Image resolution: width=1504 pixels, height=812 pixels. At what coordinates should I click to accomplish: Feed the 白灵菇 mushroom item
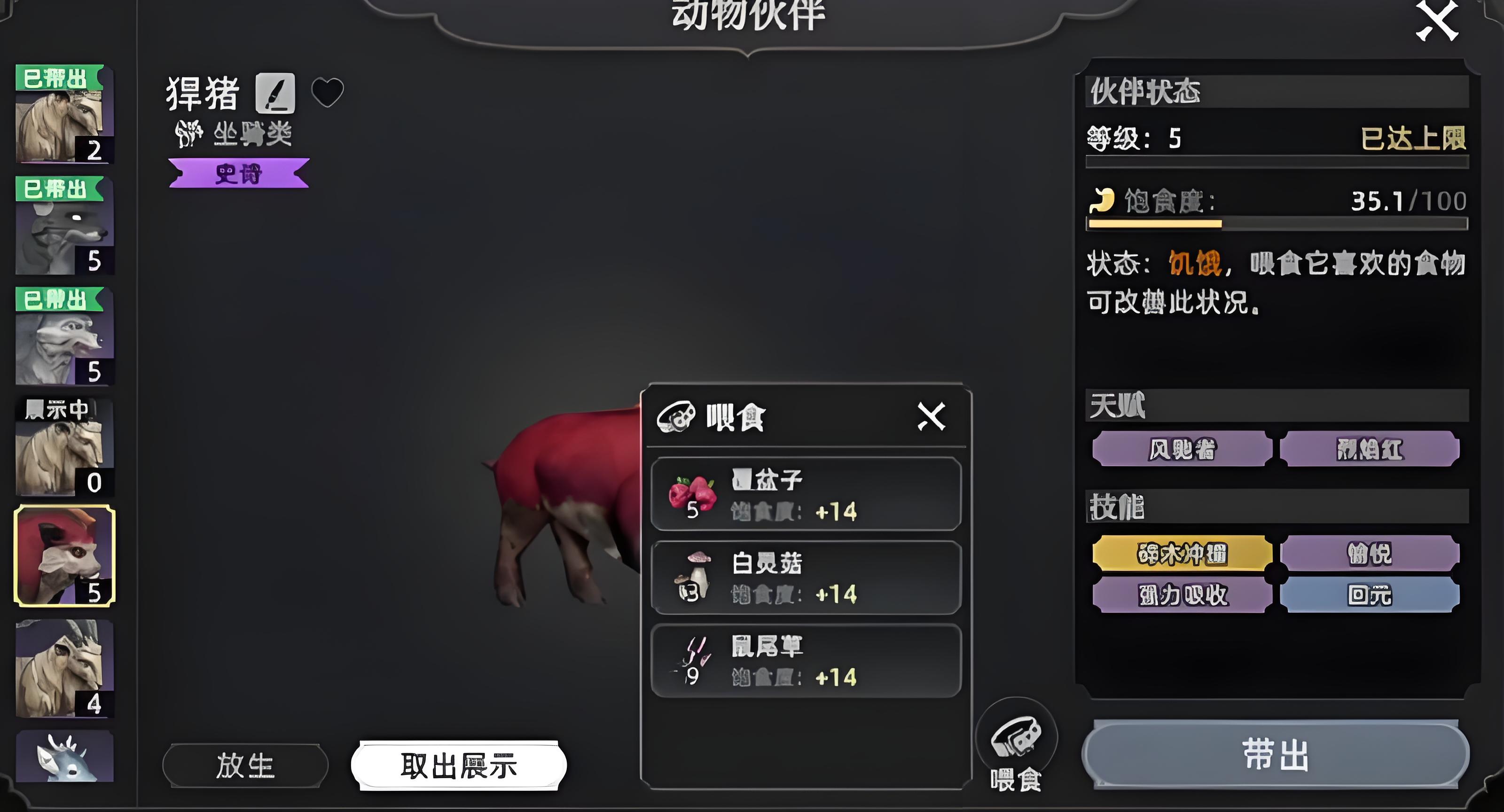[806, 578]
